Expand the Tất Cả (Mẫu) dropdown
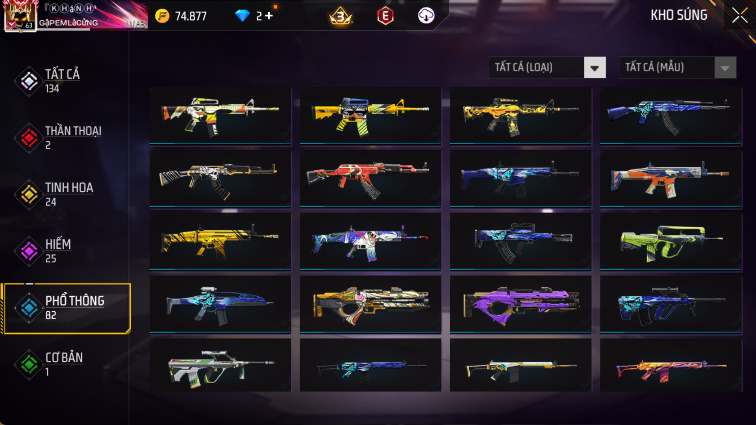Image resolution: width=756 pixels, height=425 pixels. pos(678,67)
